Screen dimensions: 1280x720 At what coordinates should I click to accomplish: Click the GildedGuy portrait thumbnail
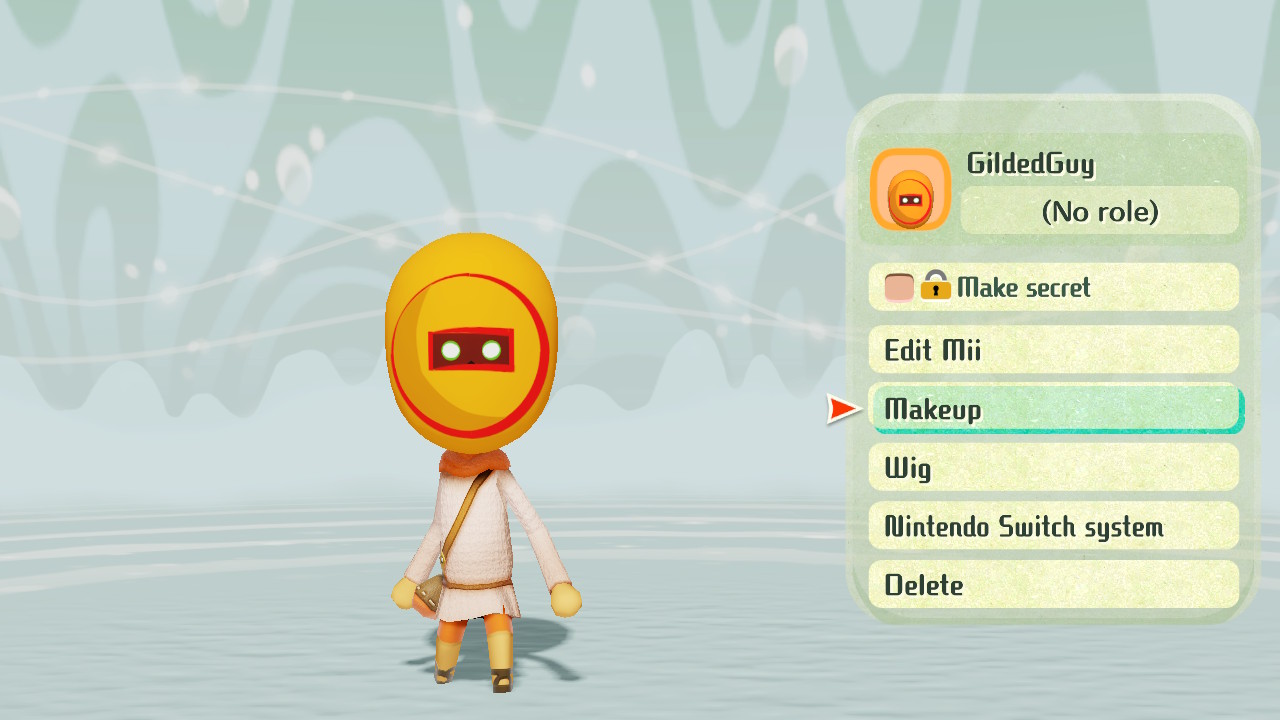(910, 190)
